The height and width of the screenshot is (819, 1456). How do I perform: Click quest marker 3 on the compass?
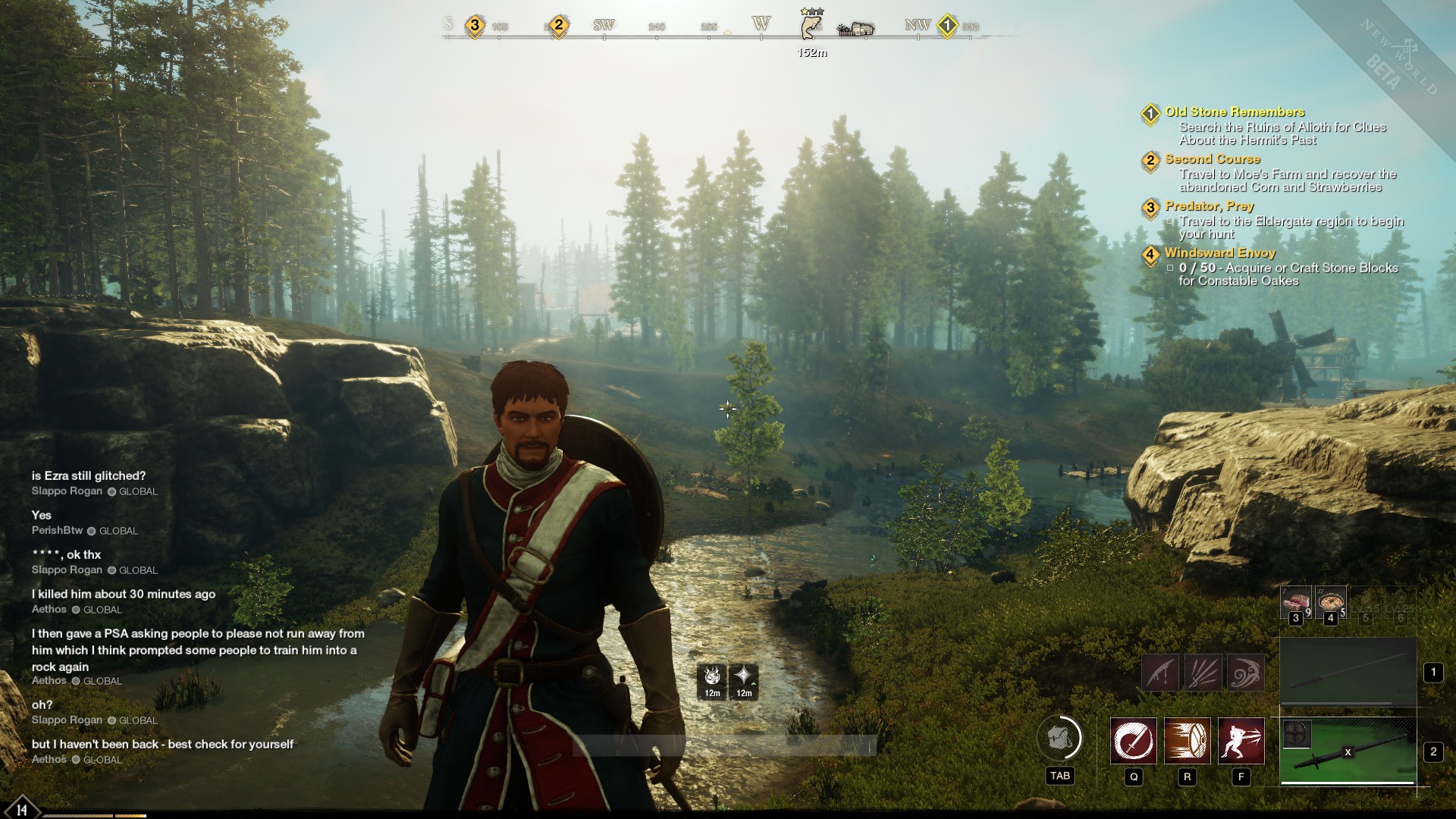(x=475, y=26)
